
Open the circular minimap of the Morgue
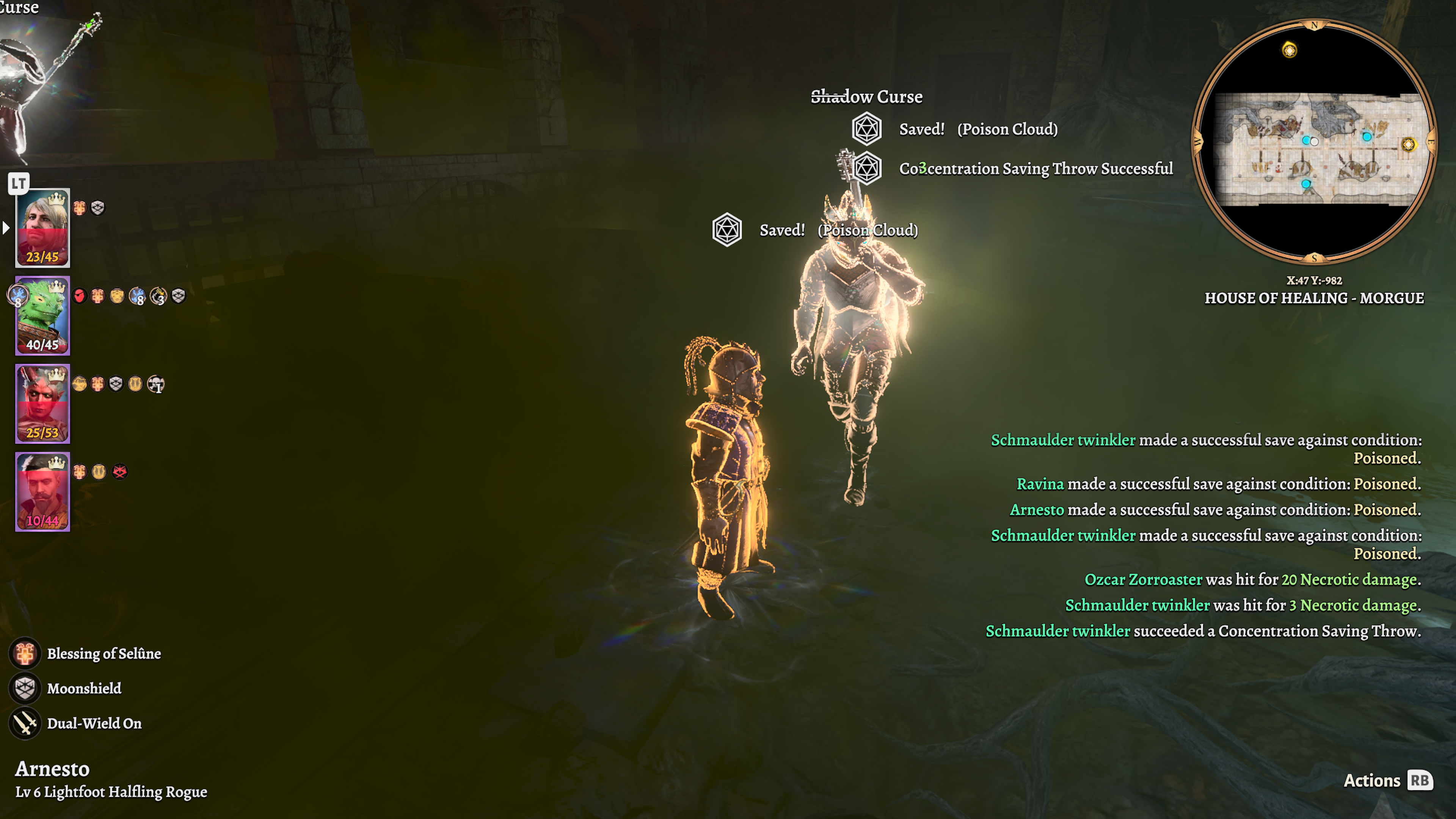coord(1313,142)
